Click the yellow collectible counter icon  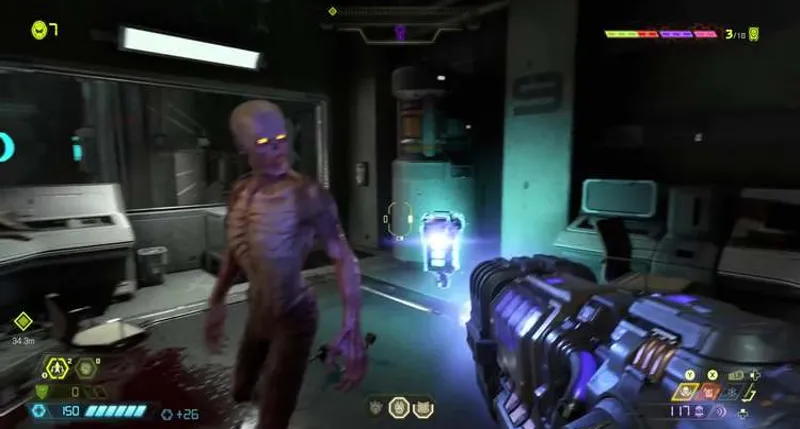pyautogui.click(x=753, y=34)
